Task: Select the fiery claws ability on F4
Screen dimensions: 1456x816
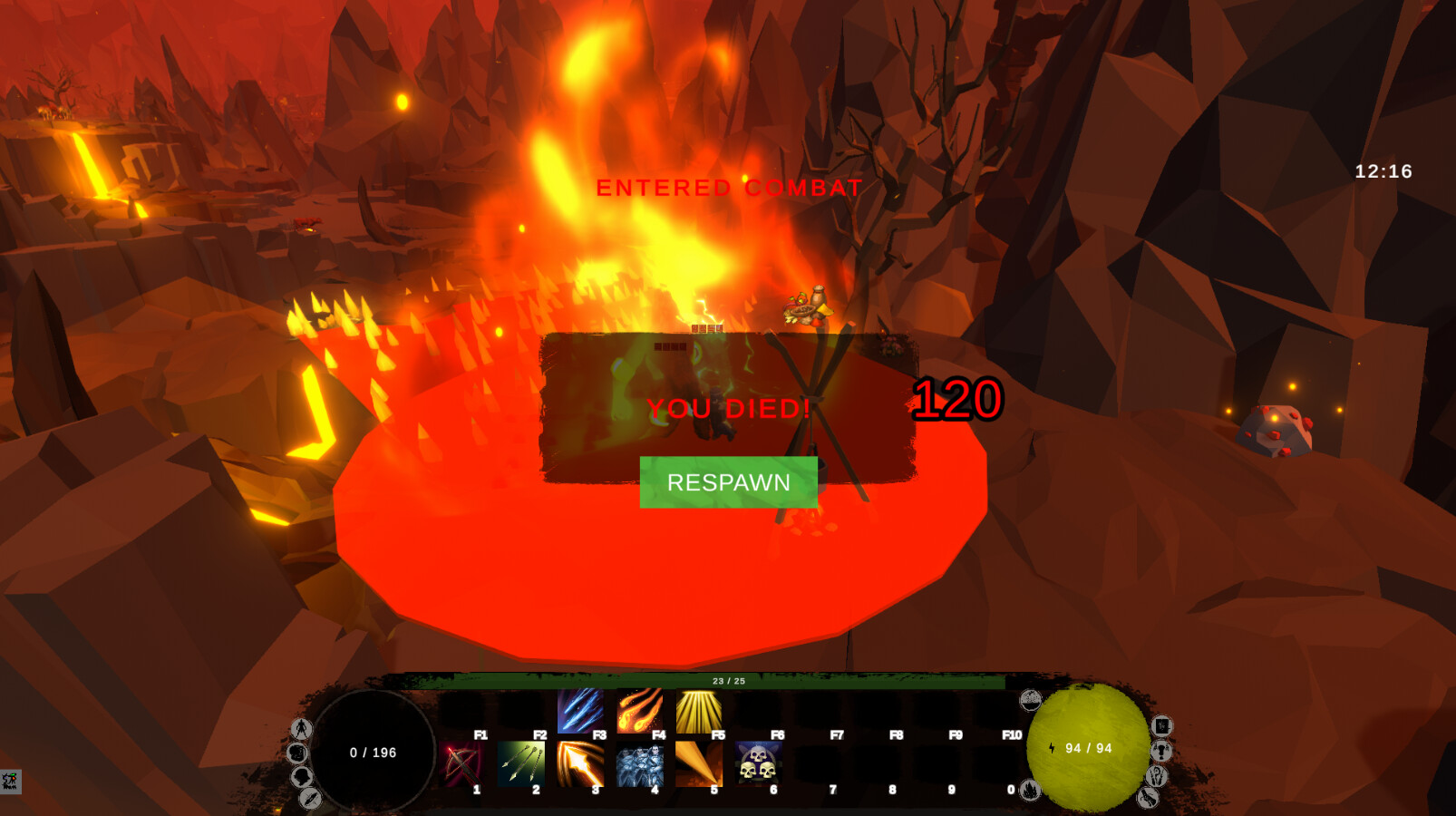Action: point(638,711)
